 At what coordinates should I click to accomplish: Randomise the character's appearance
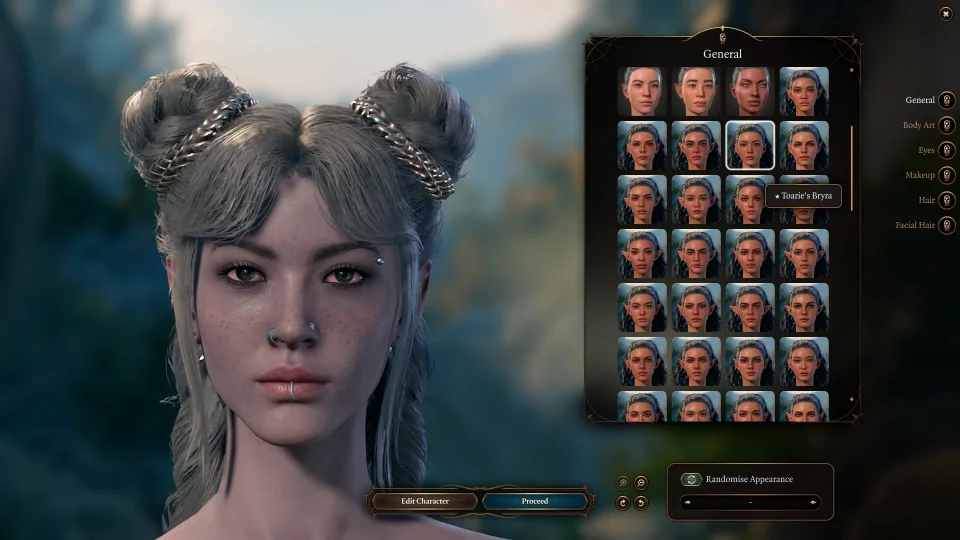pos(691,479)
